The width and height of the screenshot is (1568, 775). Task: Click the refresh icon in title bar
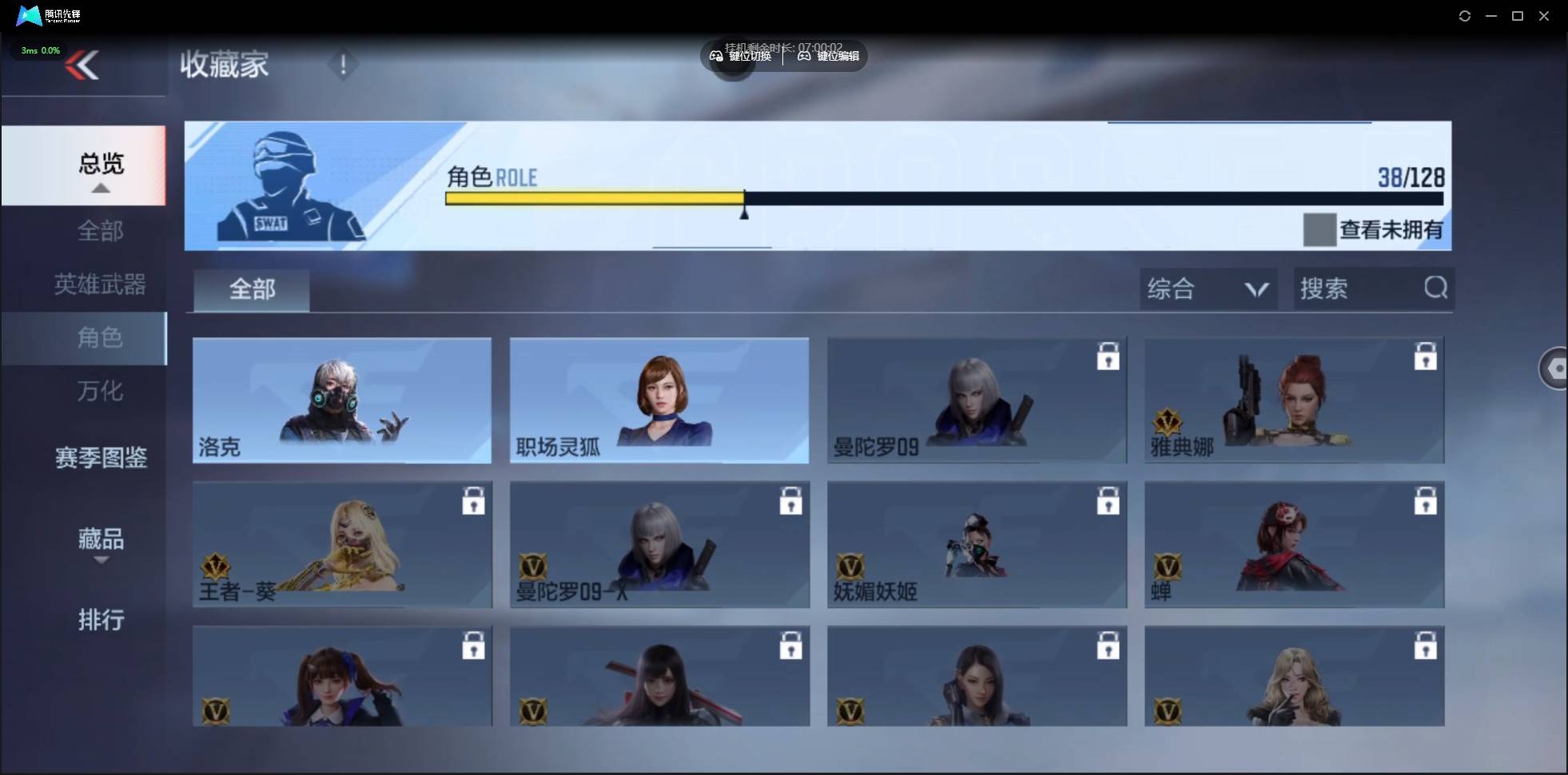1465,15
